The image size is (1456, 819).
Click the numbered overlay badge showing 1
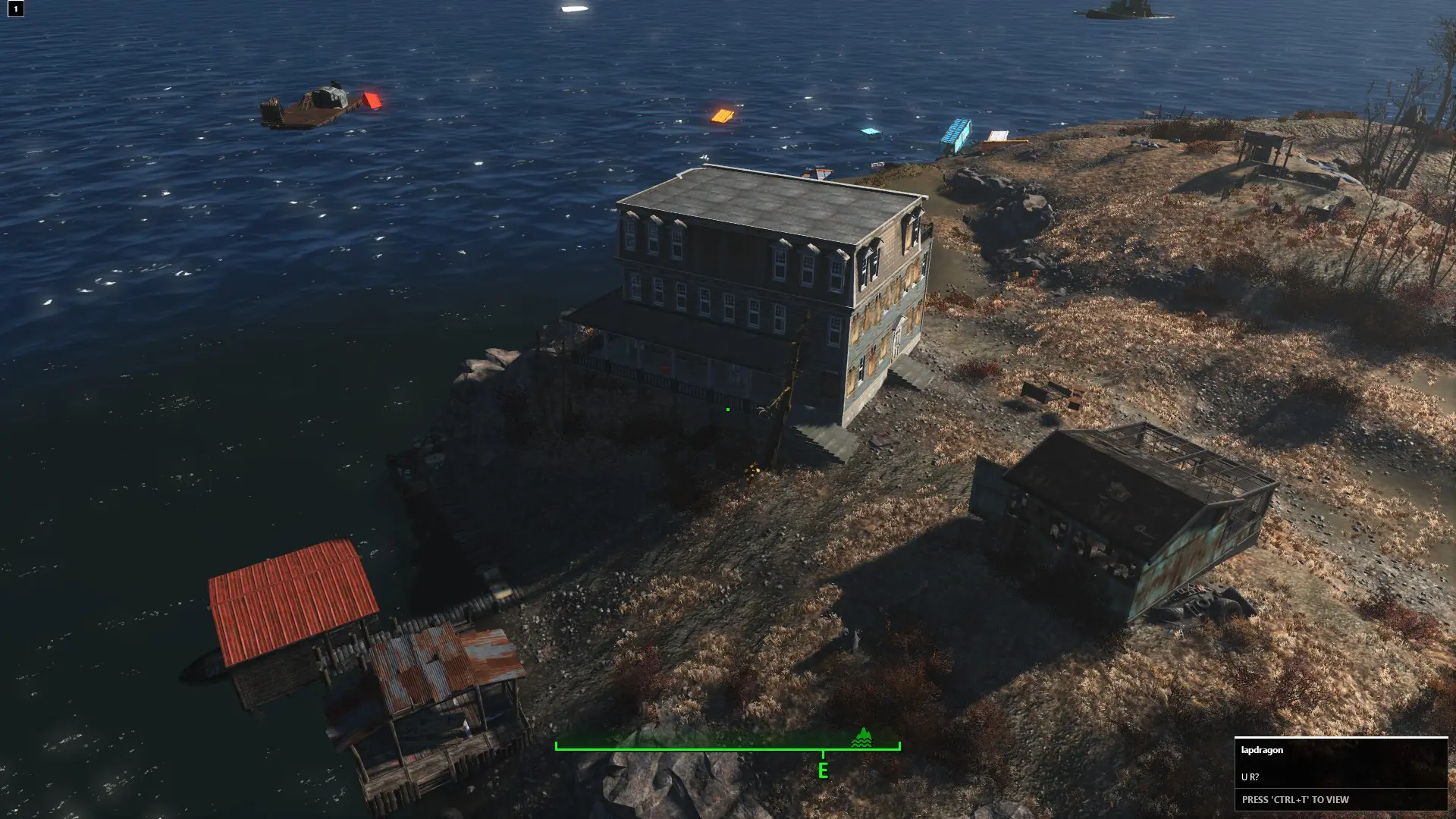[15, 9]
